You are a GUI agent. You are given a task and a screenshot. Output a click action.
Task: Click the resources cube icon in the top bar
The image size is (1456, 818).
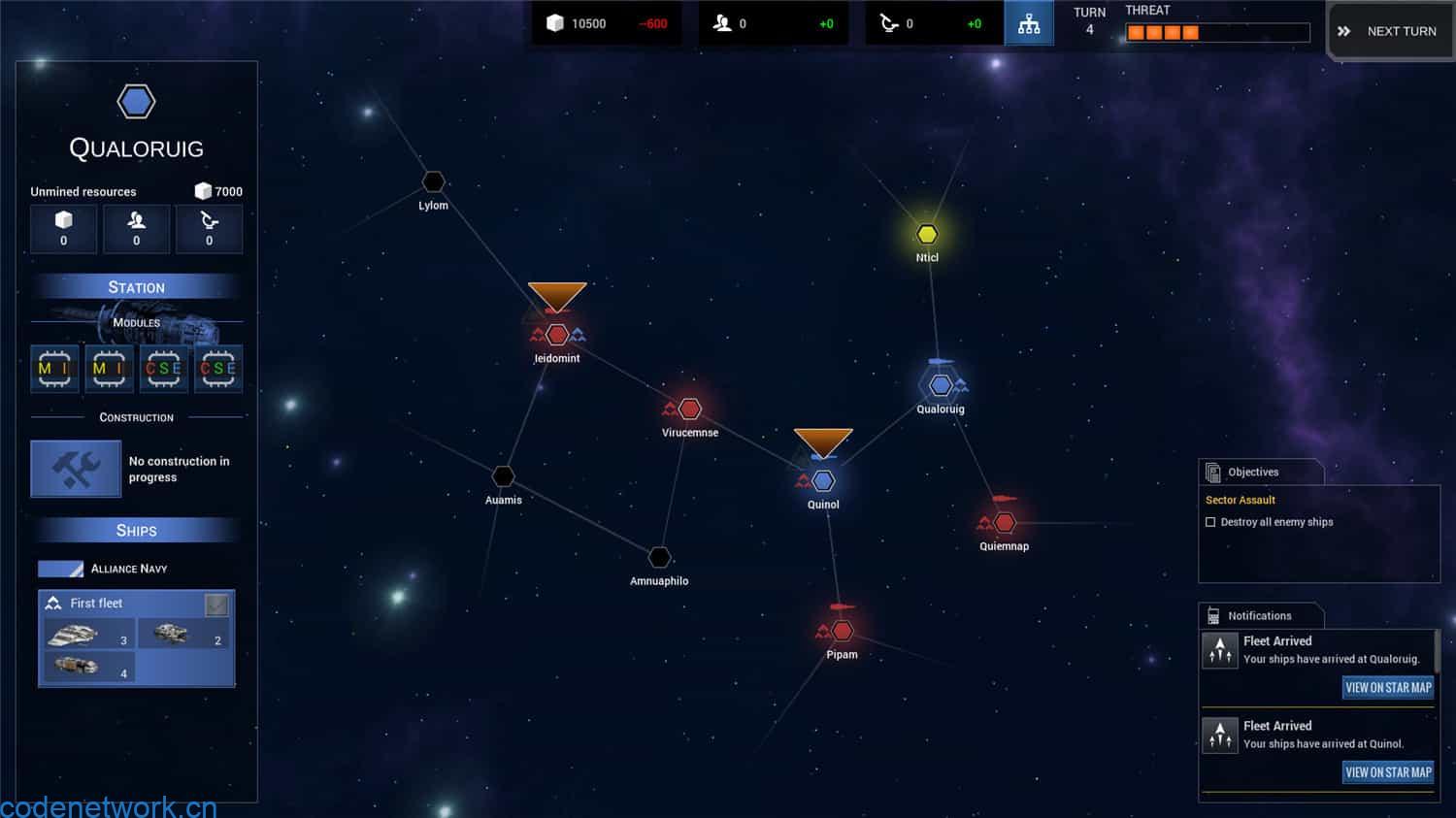(555, 23)
